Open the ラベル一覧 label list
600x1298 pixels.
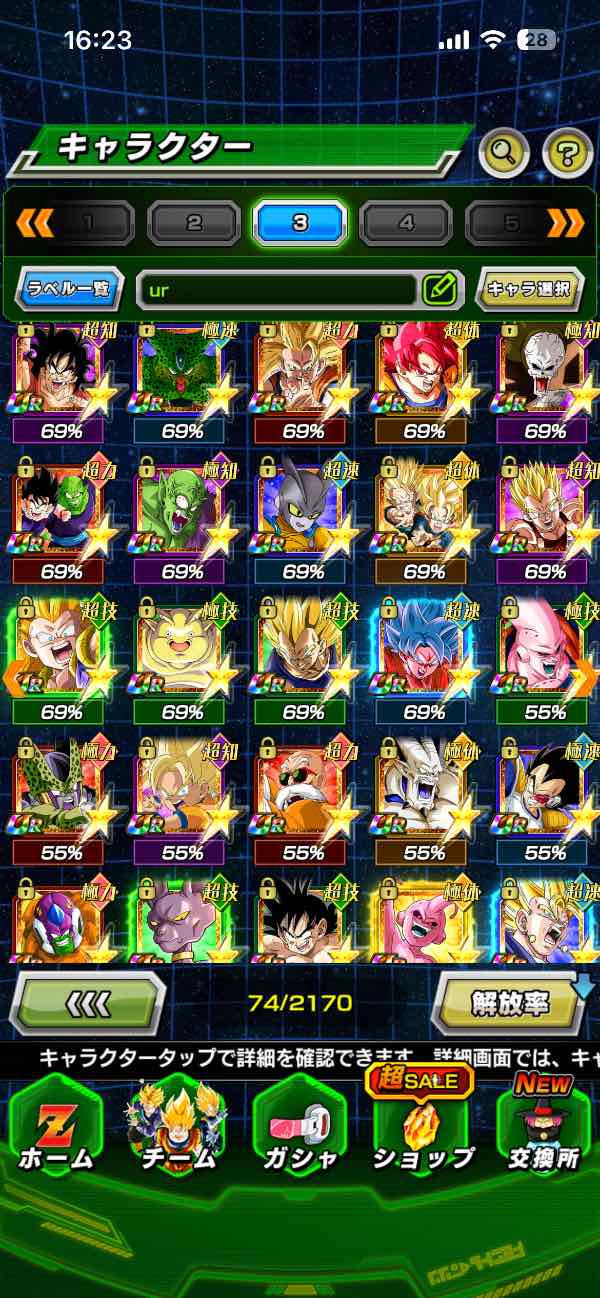click(x=70, y=290)
